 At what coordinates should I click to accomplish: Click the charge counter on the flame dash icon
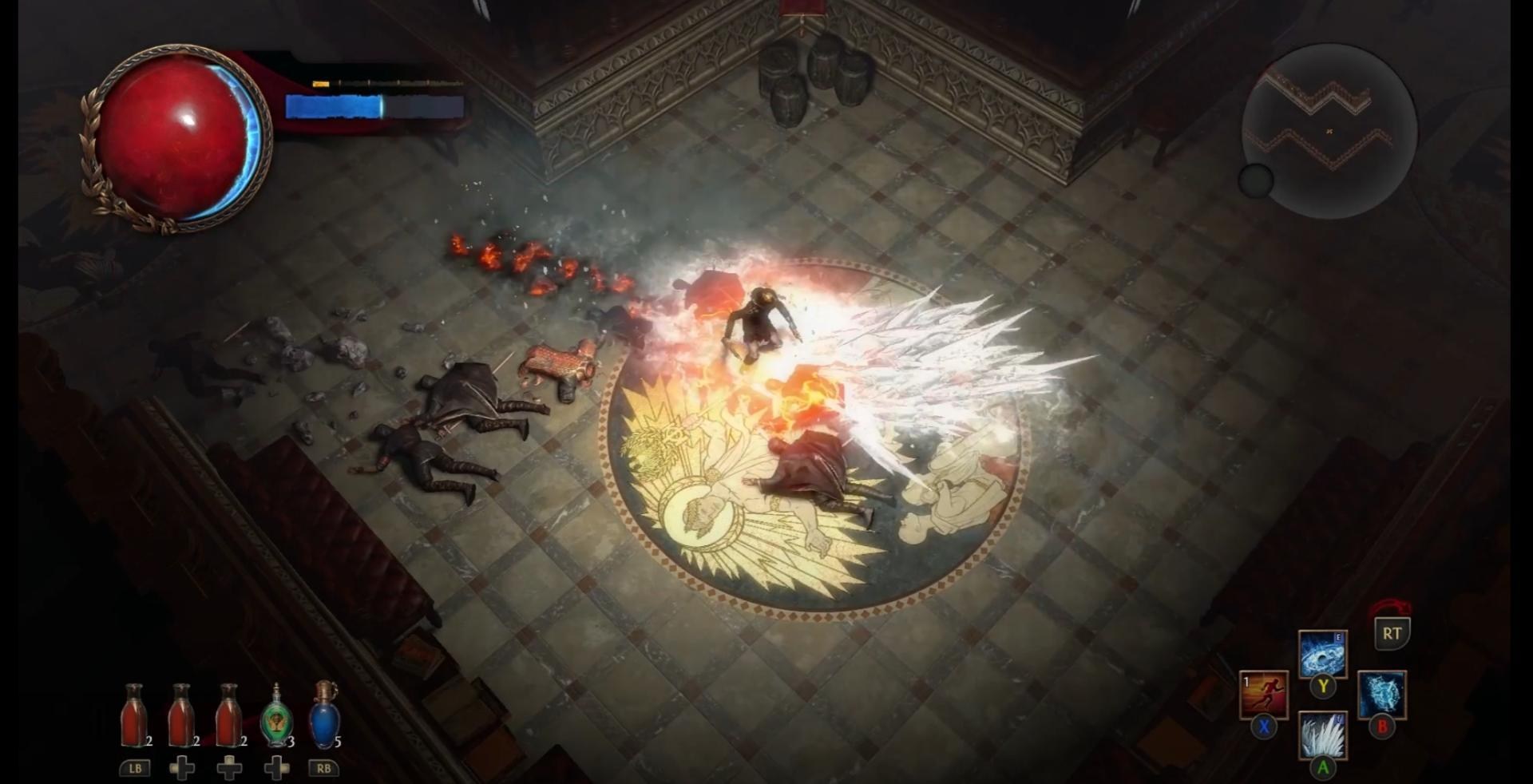pyautogui.click(x=1246, y=681)
